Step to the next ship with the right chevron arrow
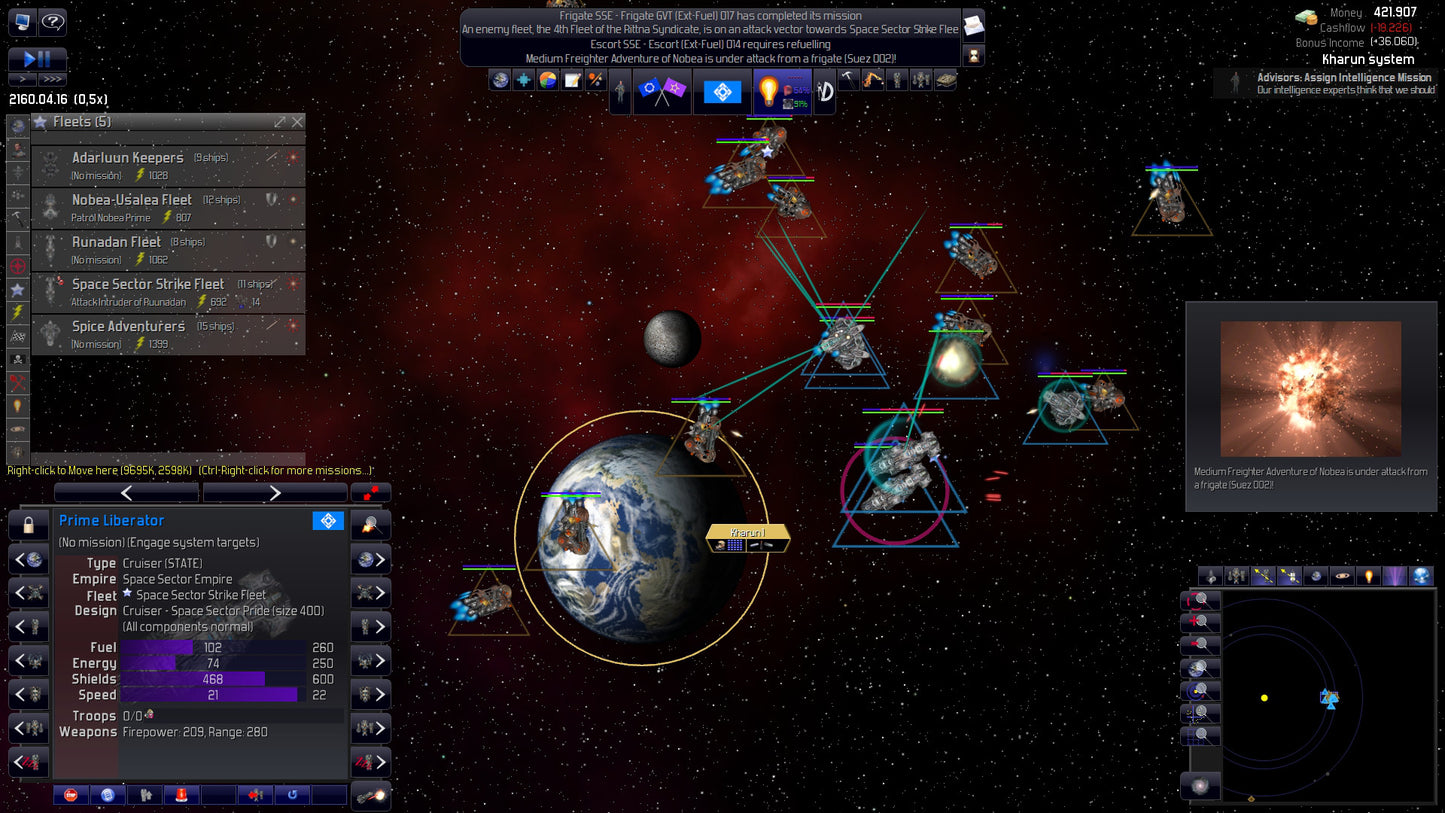The height and width of the screenshot is (813, 1445). tap(275, 492)
